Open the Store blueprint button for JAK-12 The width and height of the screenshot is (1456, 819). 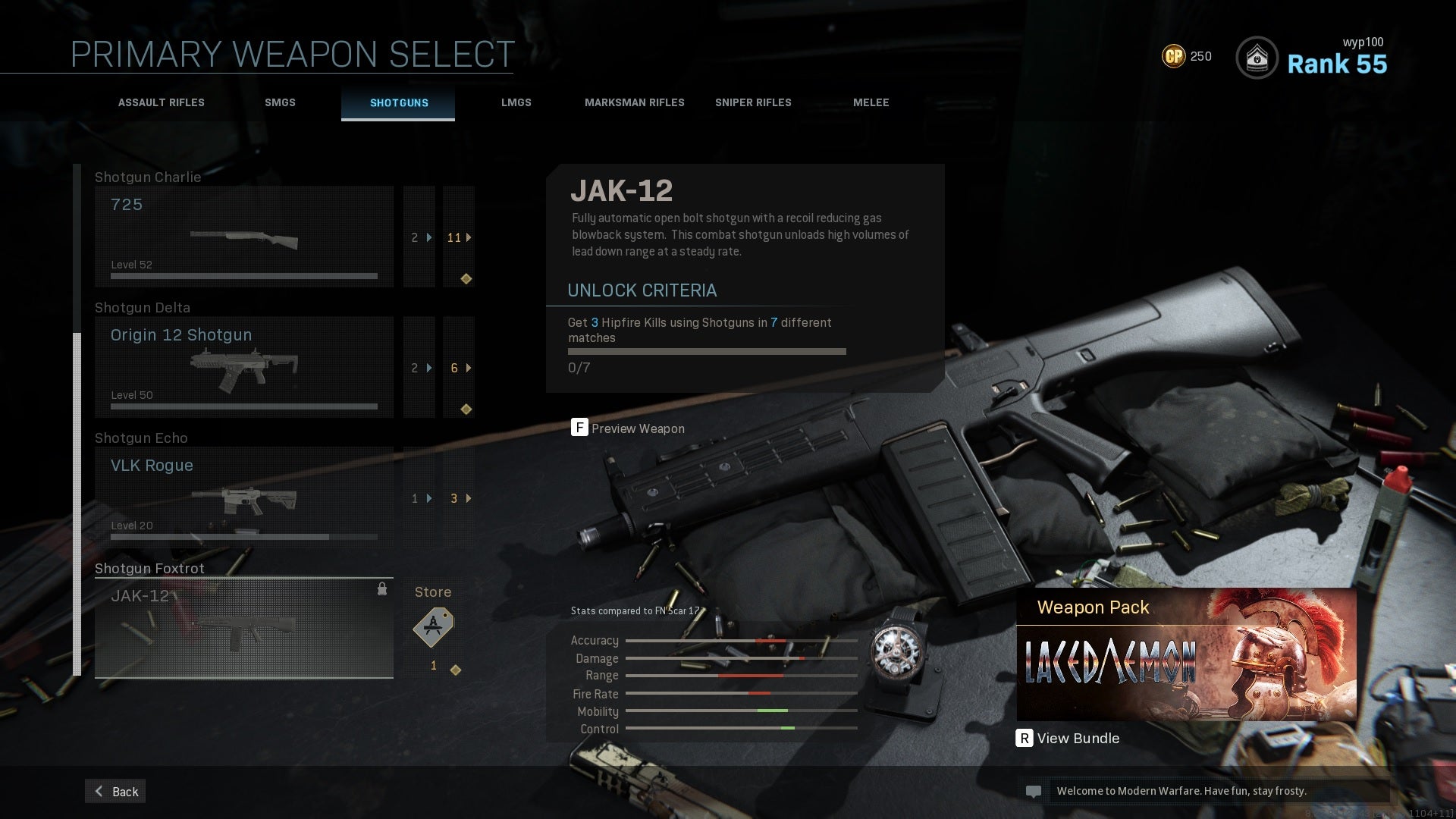433,628
